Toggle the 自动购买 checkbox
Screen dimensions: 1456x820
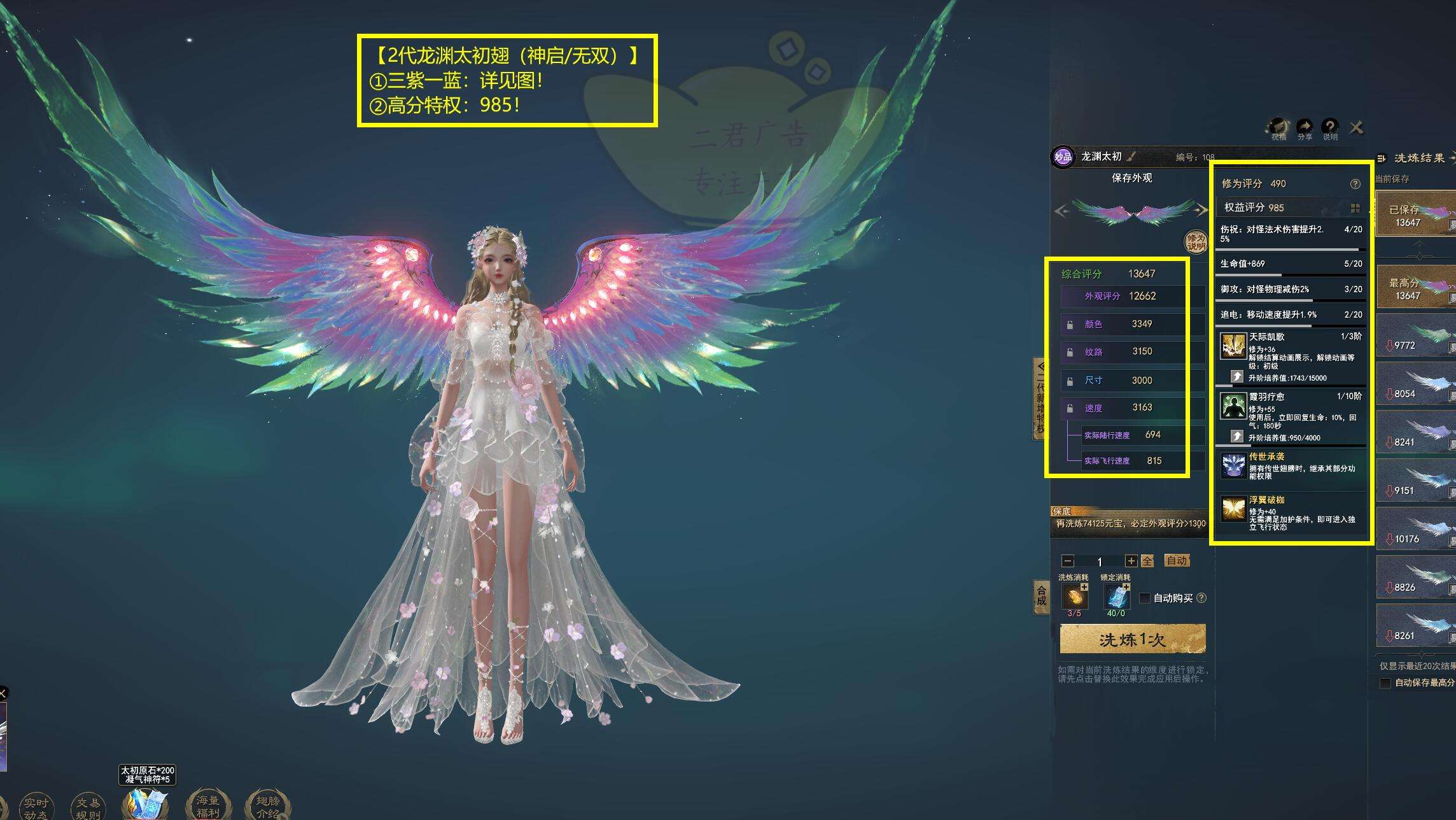click(1145, 598)
